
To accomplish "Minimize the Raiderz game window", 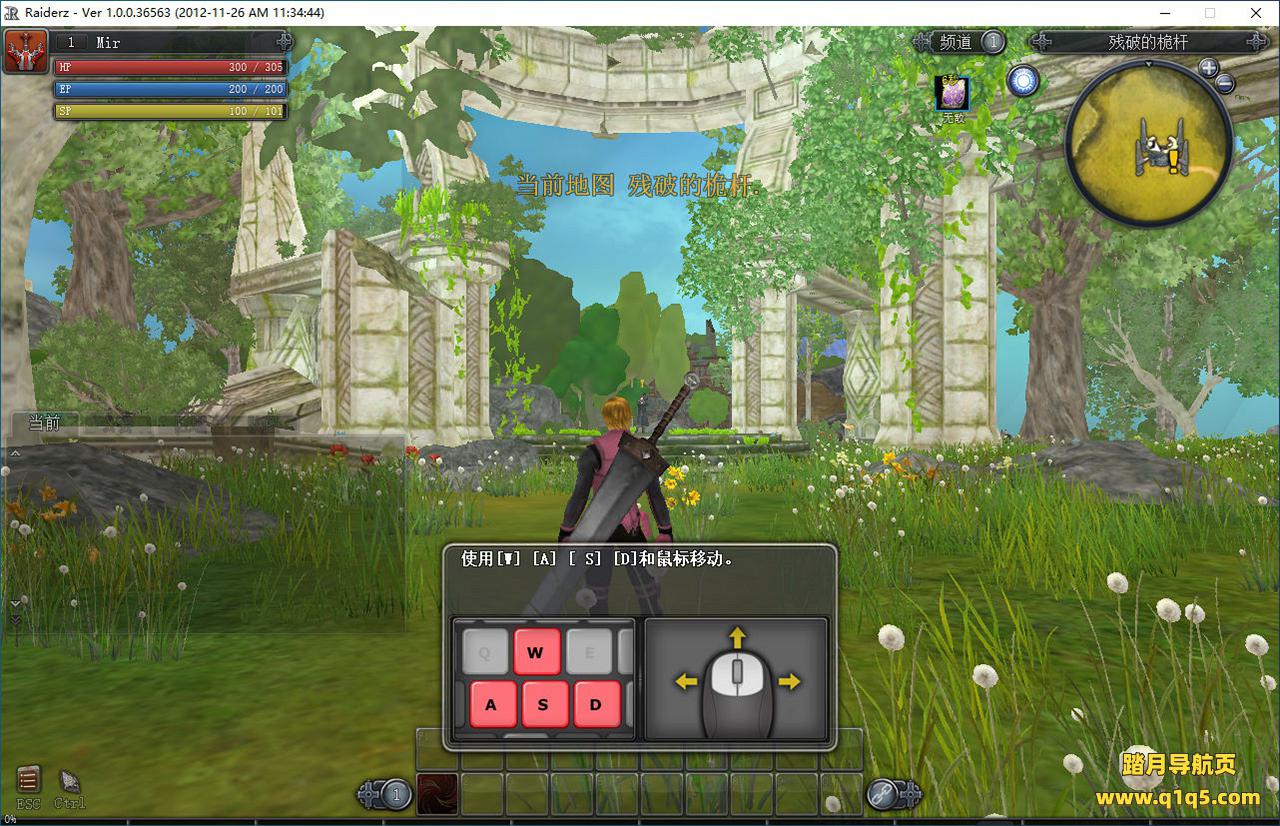I will tap(1164, 13).
